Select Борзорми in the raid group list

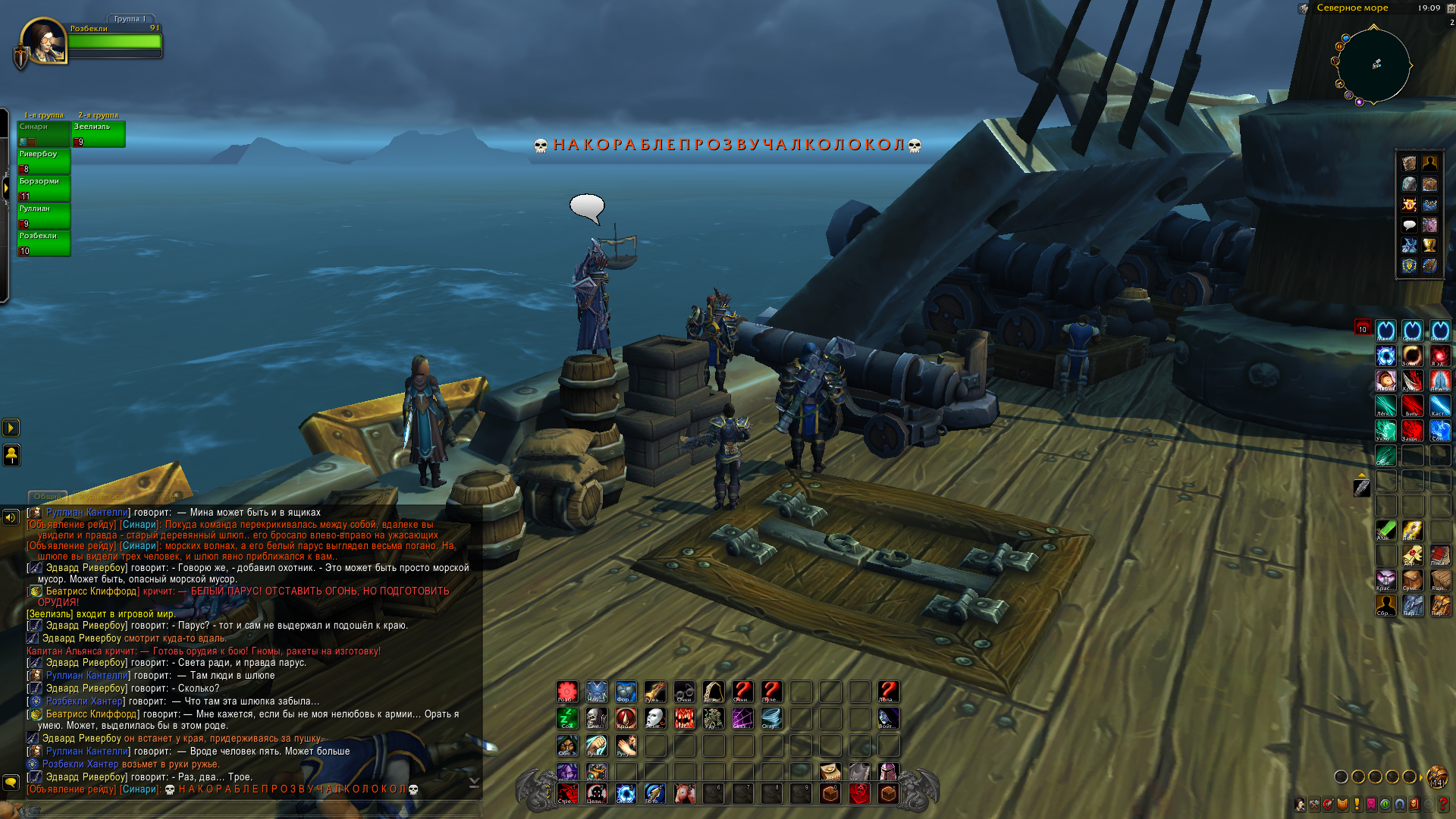(44, 188)
